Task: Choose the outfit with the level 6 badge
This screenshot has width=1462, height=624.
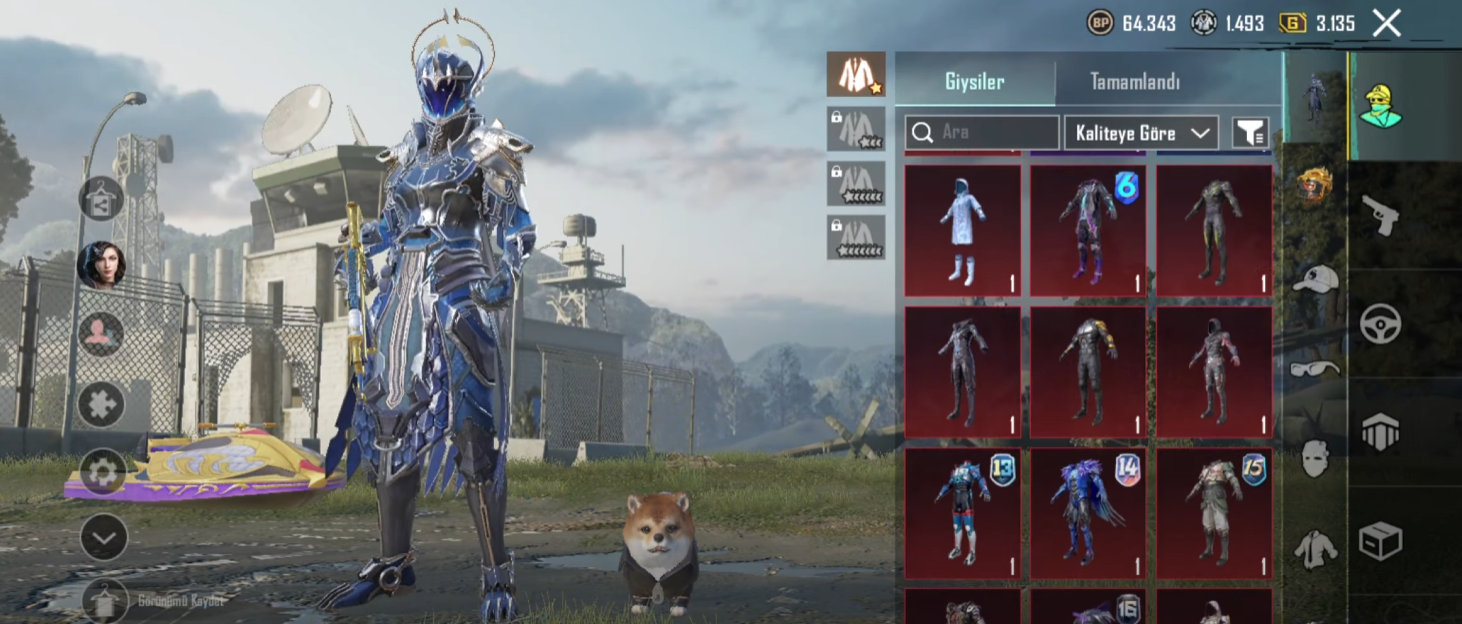Action: tap(1088, 231)
